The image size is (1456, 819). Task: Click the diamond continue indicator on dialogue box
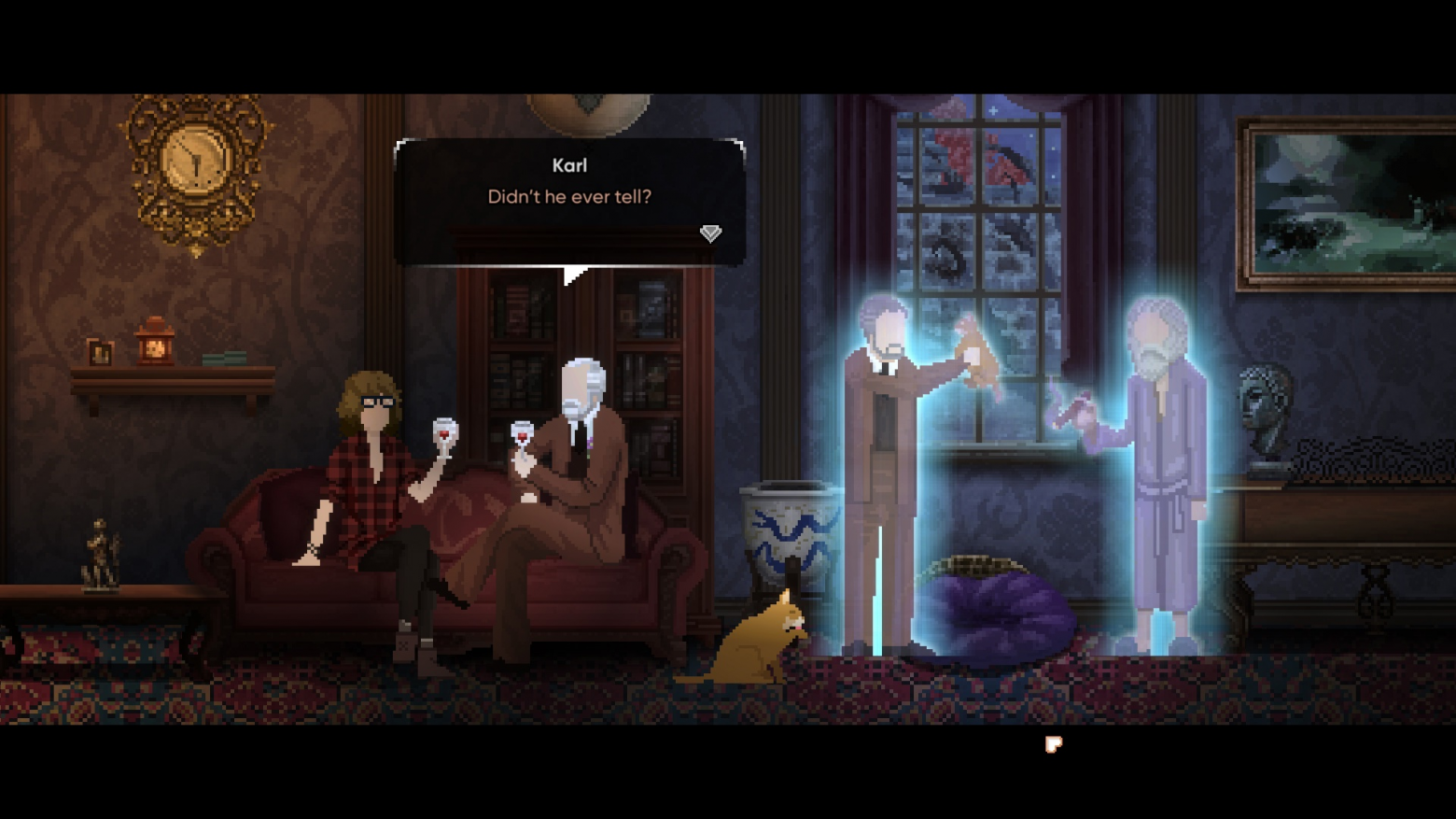710,233
